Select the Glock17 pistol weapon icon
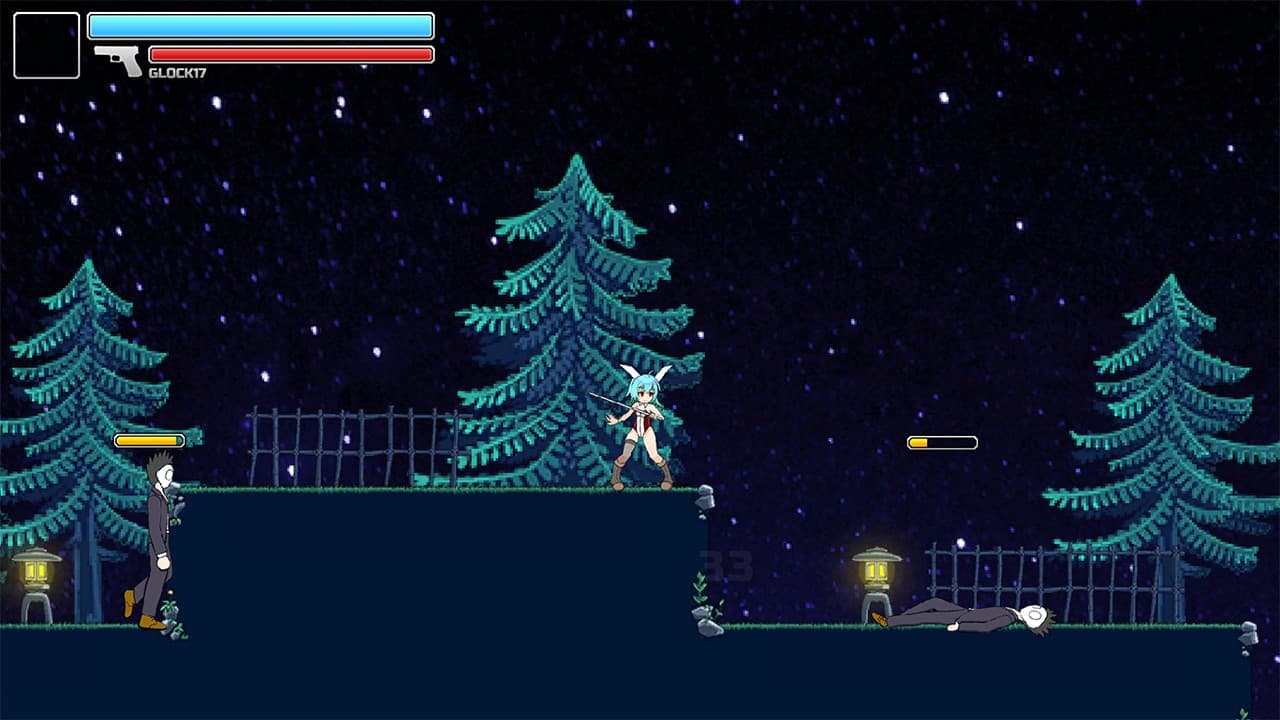Image resolution: width=1280 pixels, height=720 pixels. 119,59
